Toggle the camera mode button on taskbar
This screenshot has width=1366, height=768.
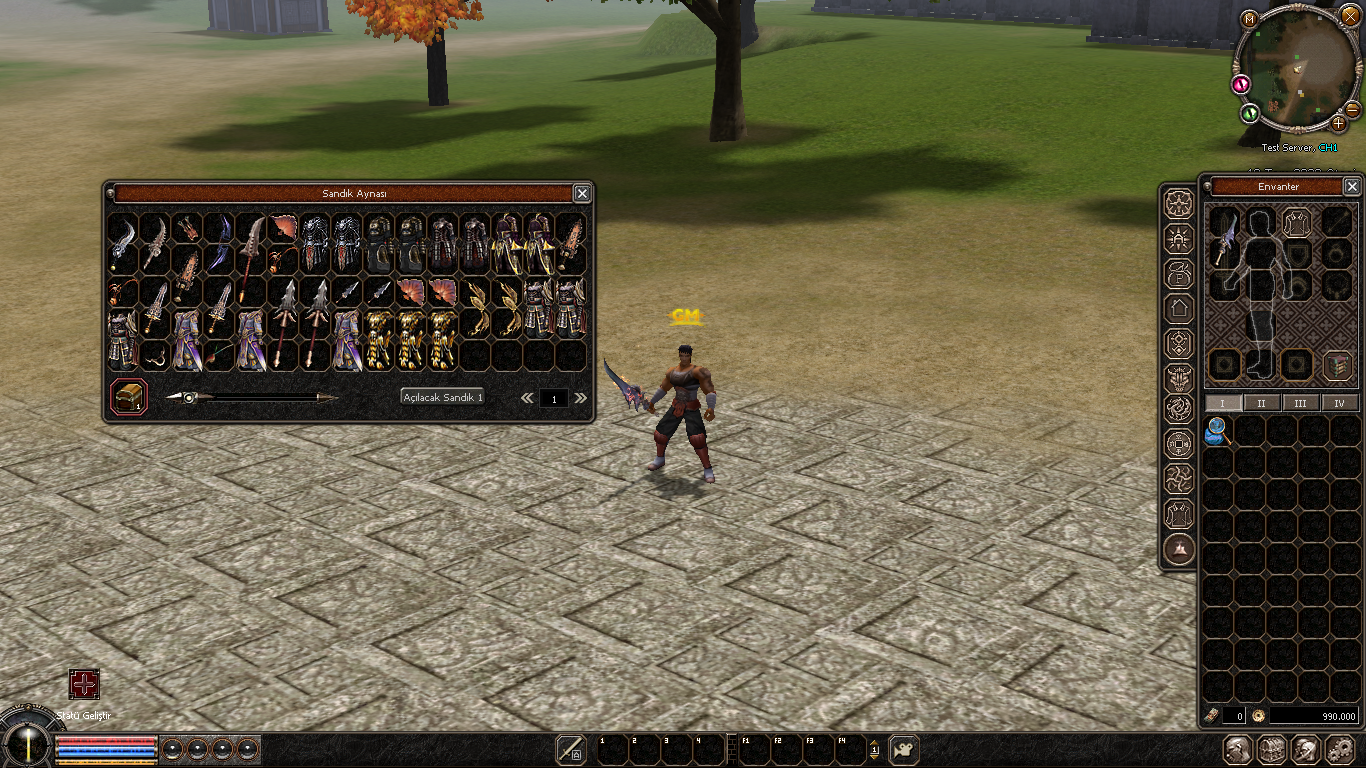coord(904,749)
